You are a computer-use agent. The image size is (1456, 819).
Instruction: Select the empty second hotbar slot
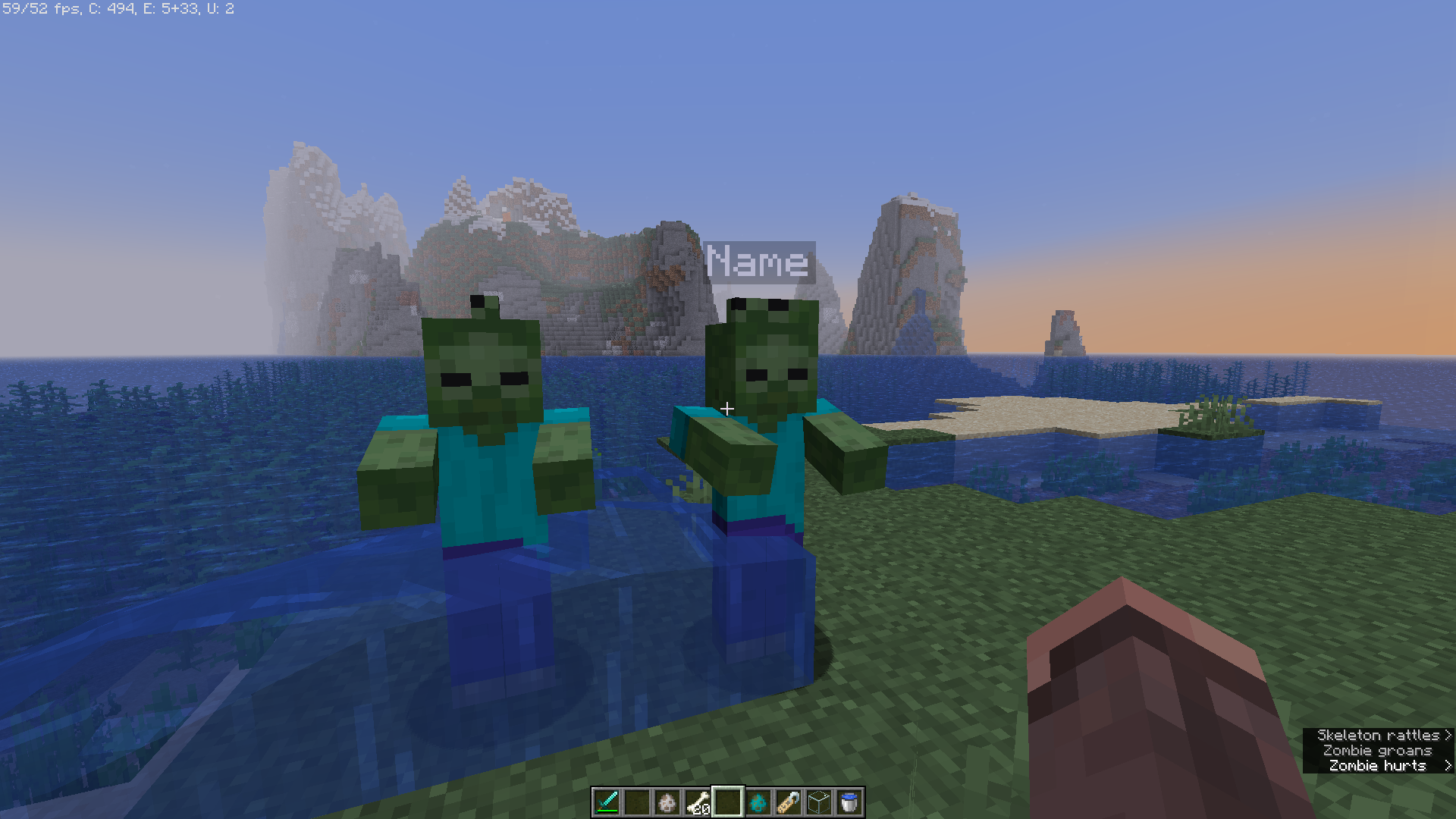pyautogui.click(x=638, y=803)
